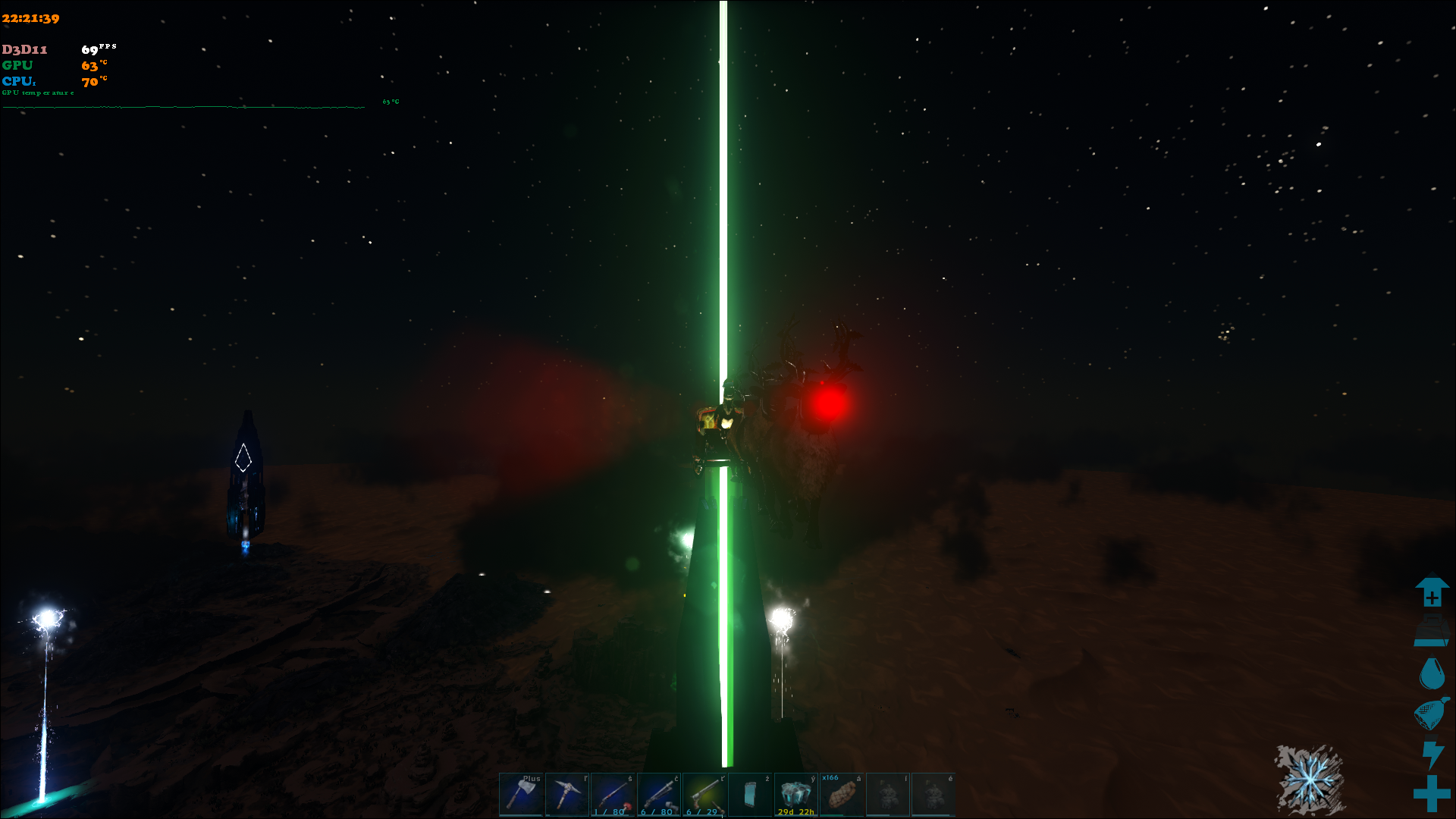
Task: Select the metal hatchet hotbar slot
Action: (521, 794)
